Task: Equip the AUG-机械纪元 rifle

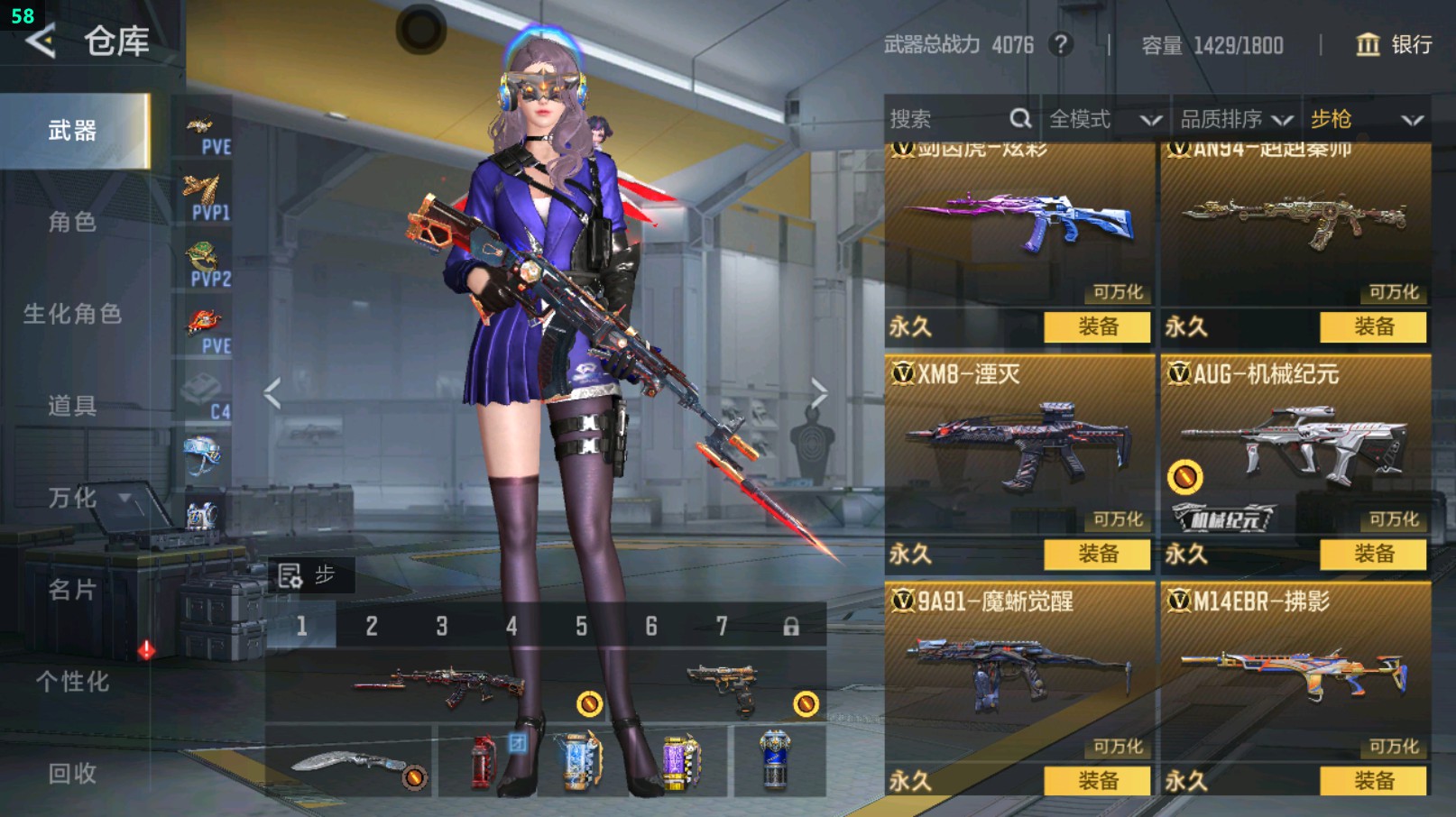Action: [x=1373, y=554]
